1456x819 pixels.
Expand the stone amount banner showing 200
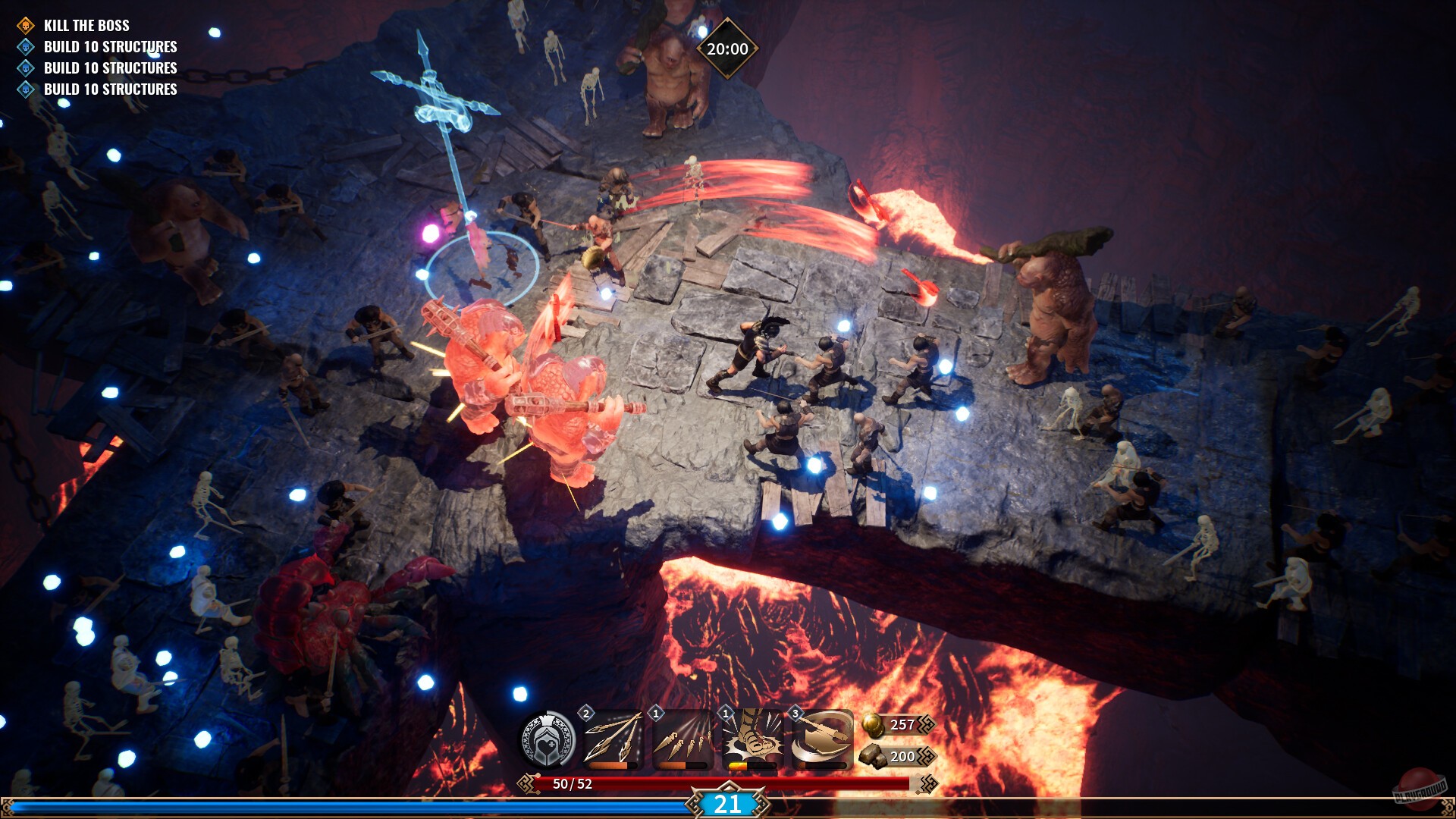point(906,756)
